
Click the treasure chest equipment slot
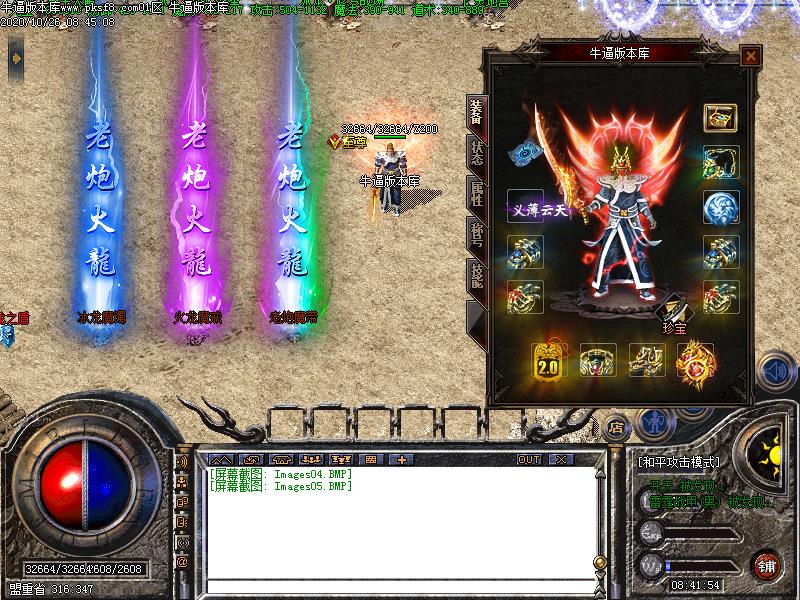pos(720,117)
